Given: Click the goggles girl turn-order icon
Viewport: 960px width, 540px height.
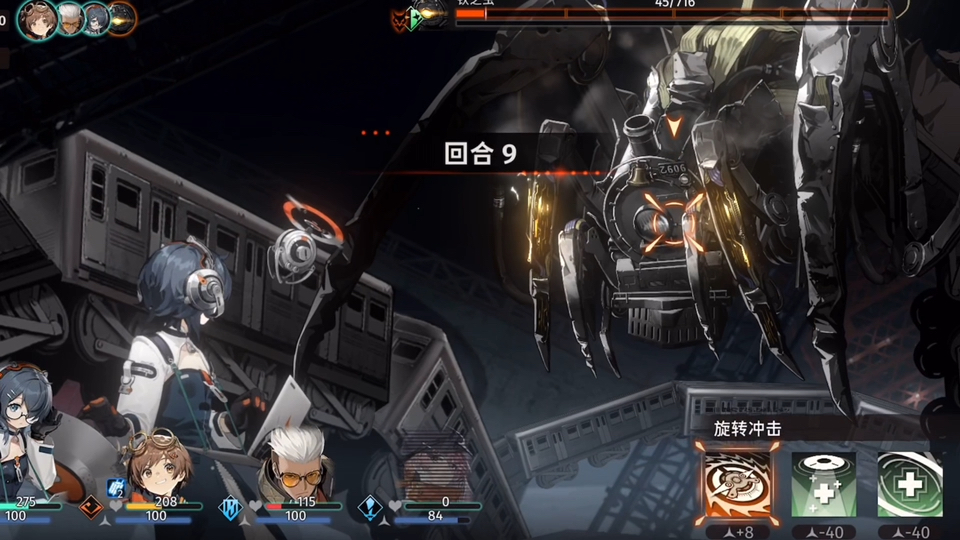Looking at the screenshot, I should pos(40,19).
